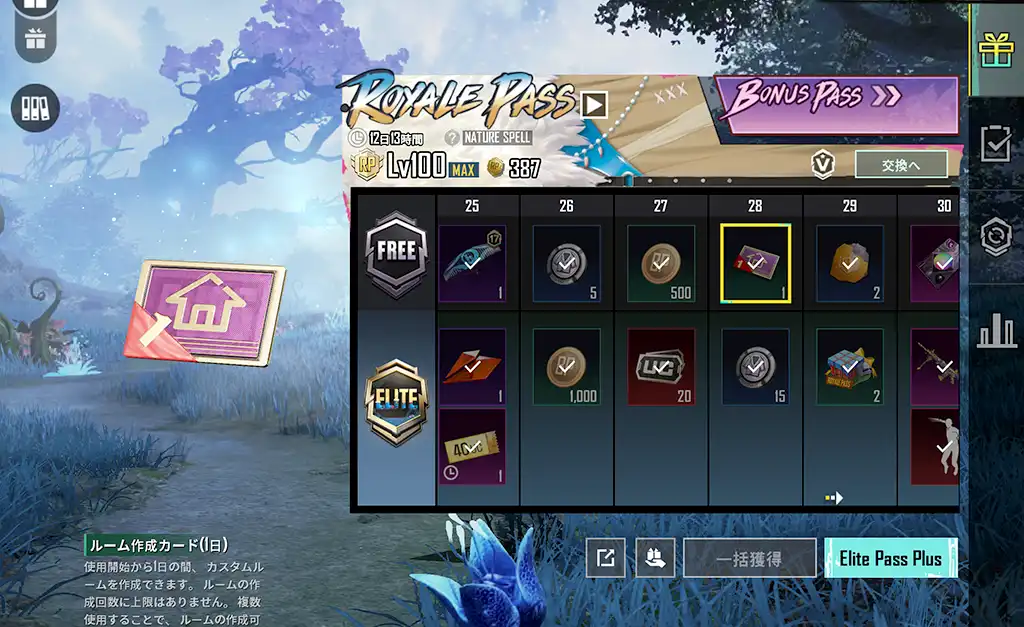This screenshot has width=1024, height=627.
Task: Select the elite supply crate reward
Action: (x=849, y=367)
